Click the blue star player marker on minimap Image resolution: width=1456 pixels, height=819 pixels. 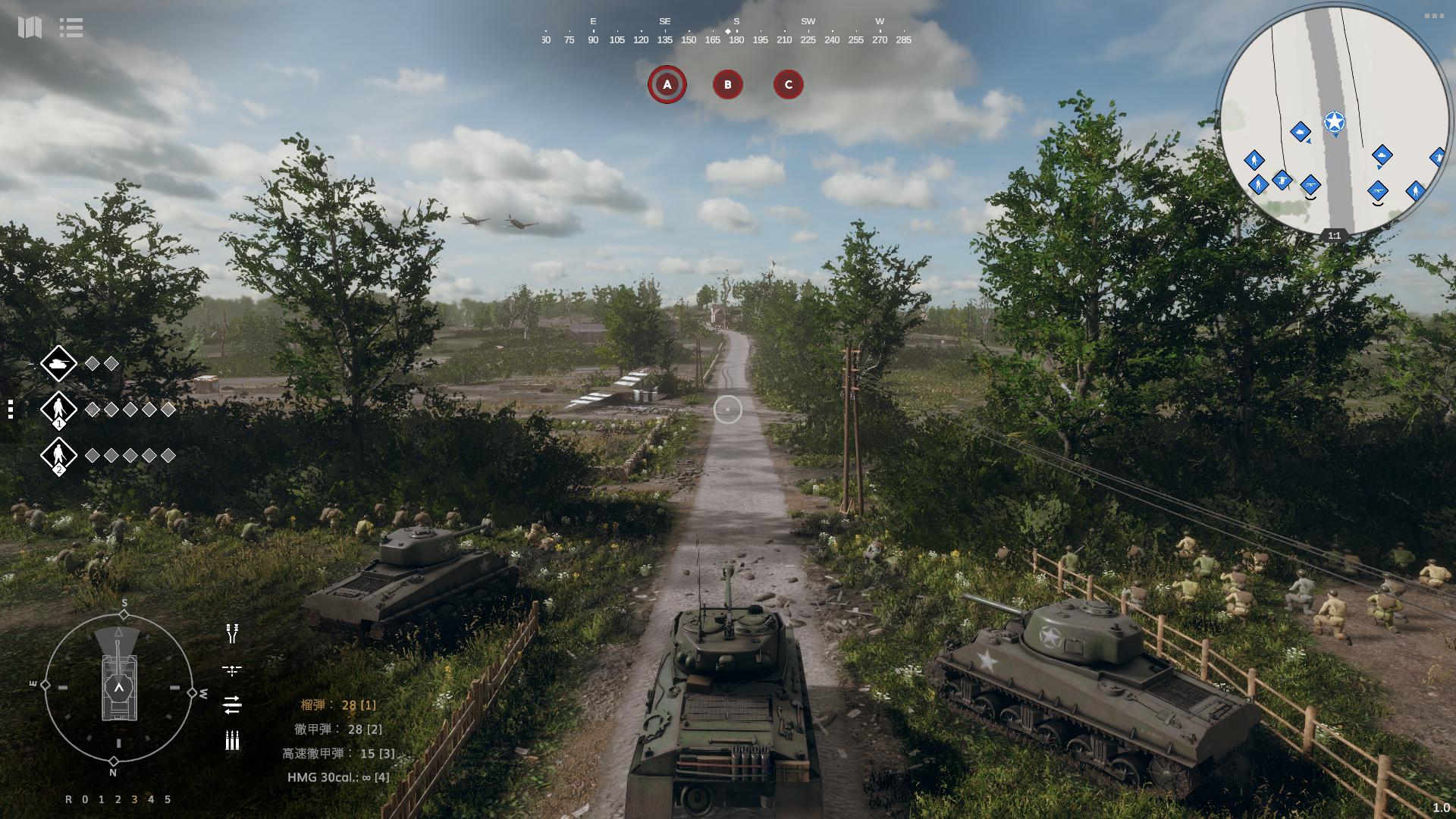click(x=1335, y=119)
